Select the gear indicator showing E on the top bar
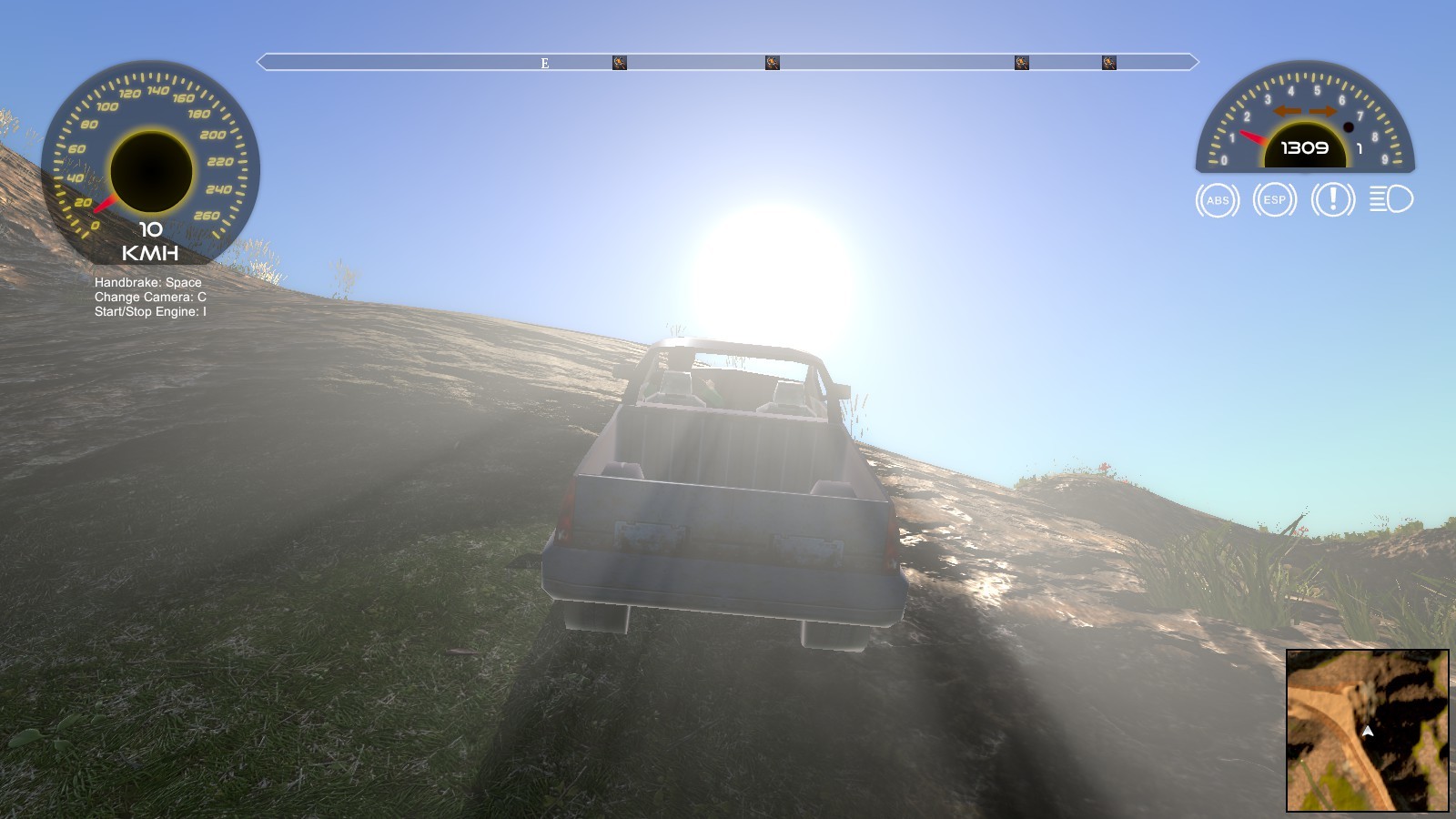This screenshot has width=1456, height=819. pyautogui.click(x=544, y=63)
